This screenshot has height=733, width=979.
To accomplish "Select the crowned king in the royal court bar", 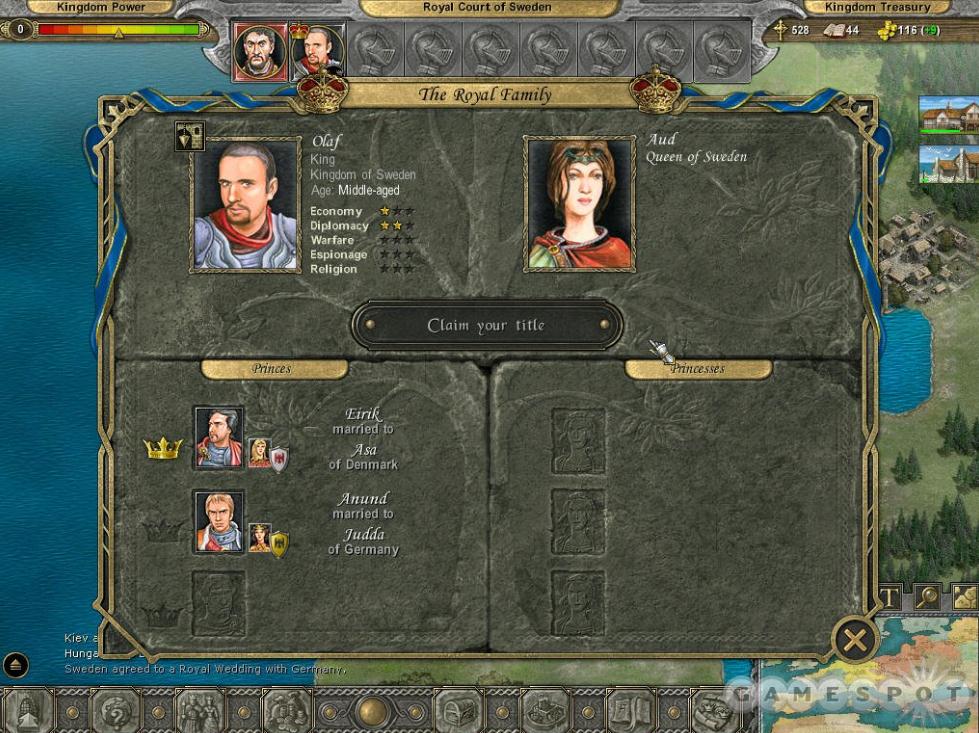I will 316,51.
